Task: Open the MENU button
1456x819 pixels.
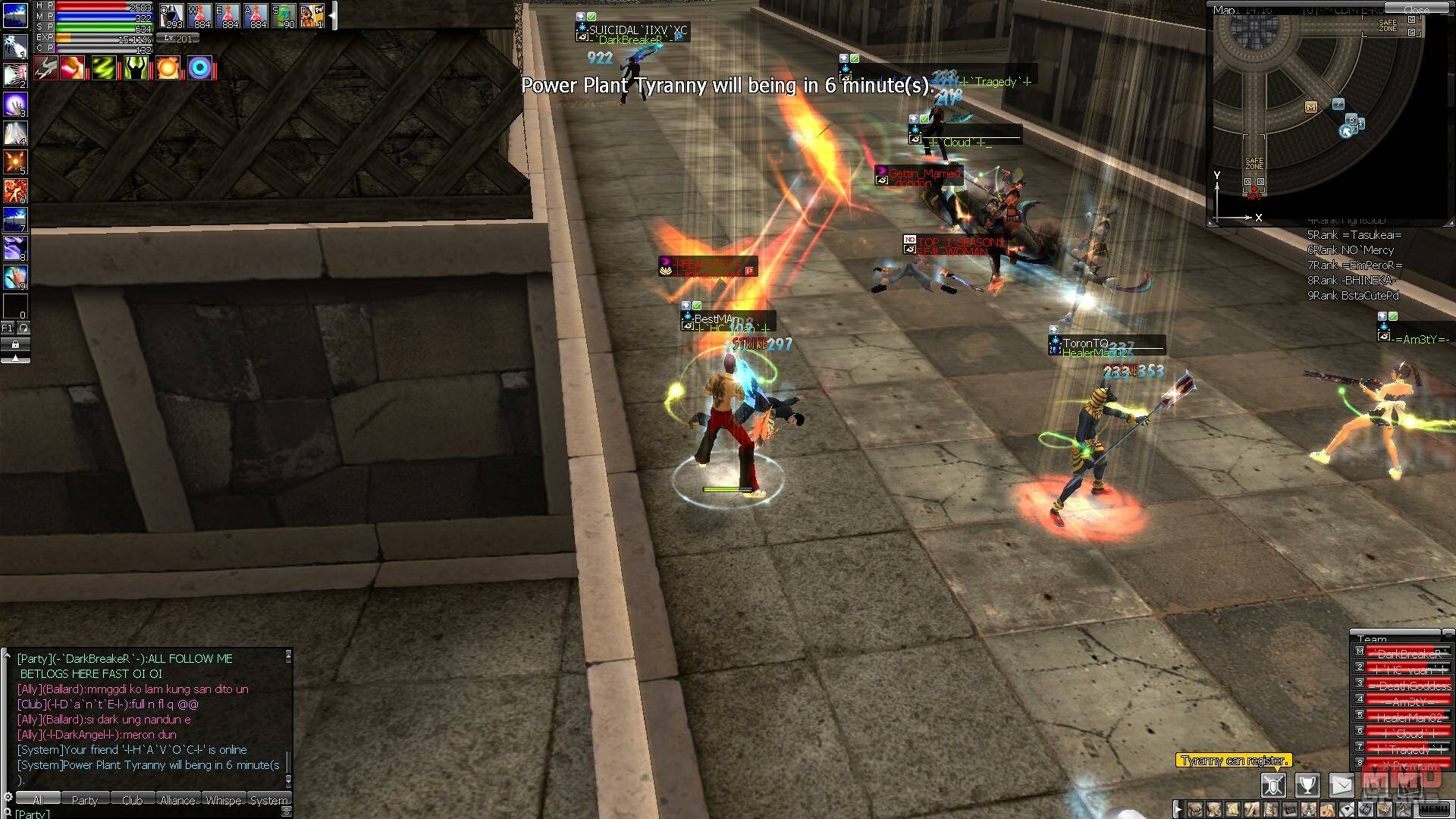Action: 1432,809
